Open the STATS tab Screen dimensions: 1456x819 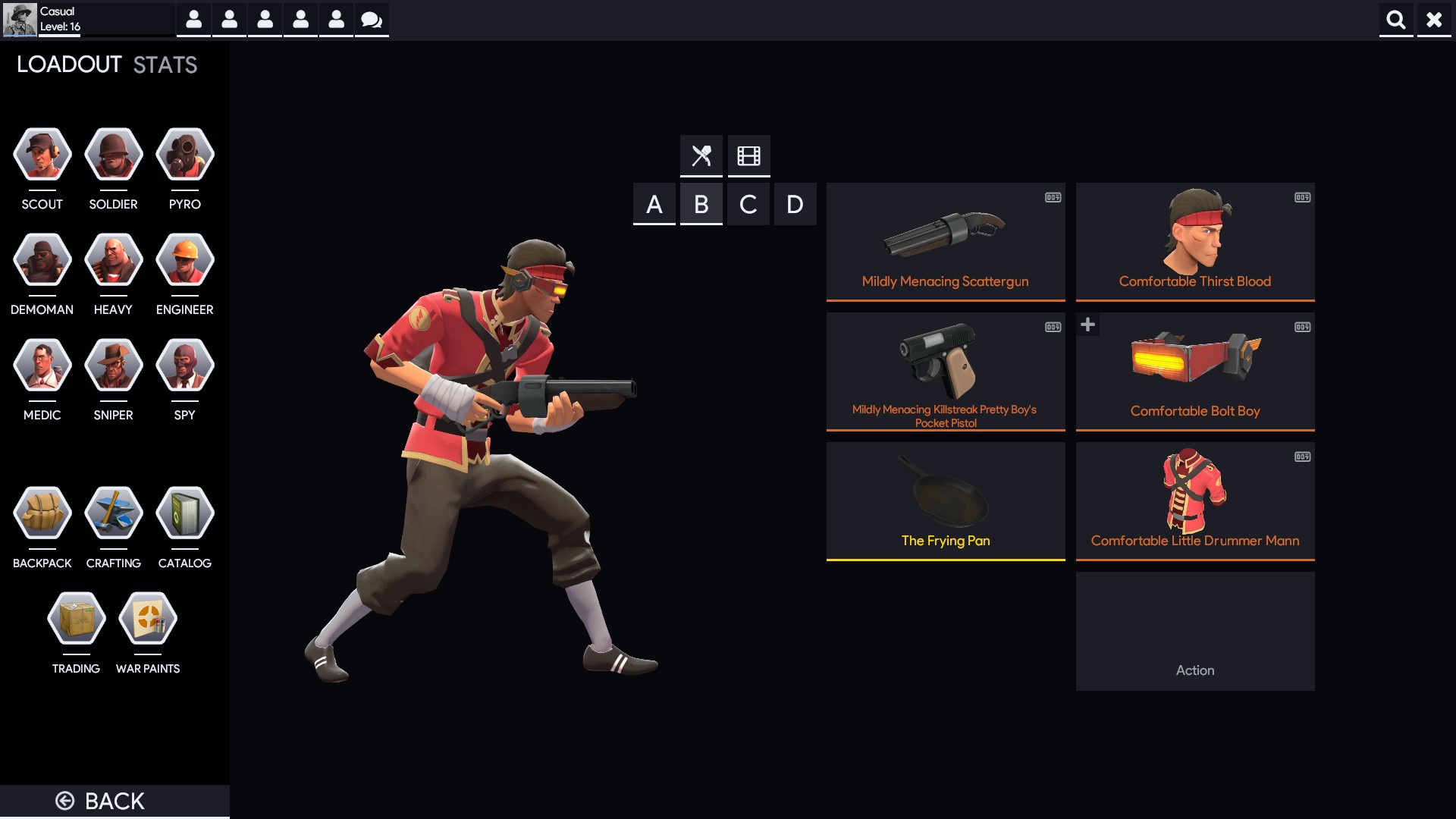pyautogui.click(x=163, y=64)
